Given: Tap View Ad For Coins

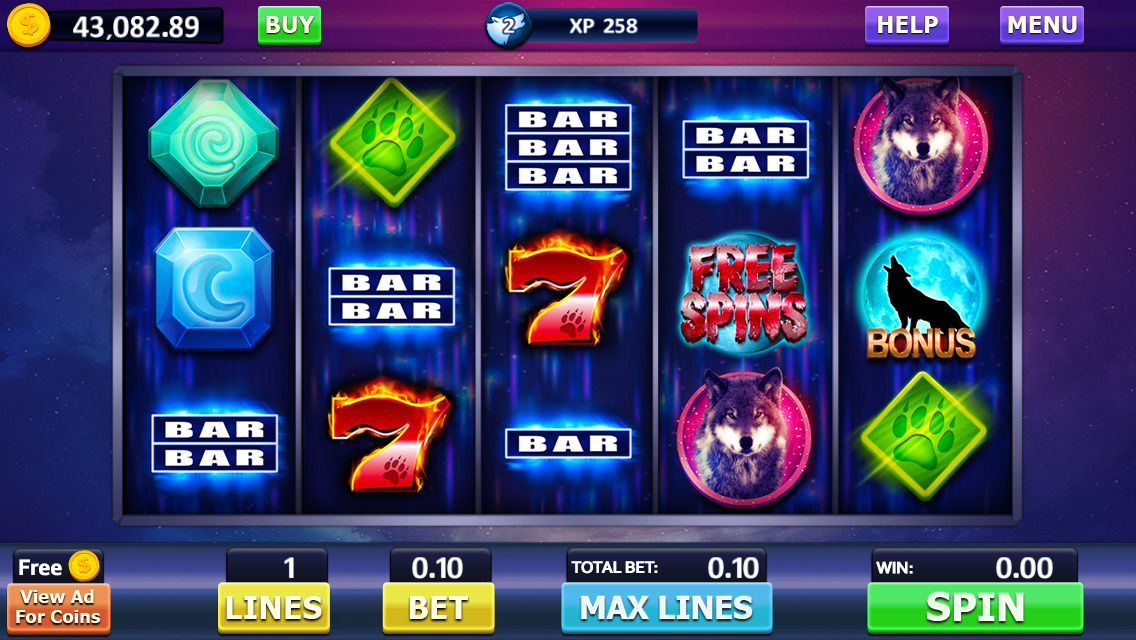Looking at the screenshot, I should (x=58, y=606).
